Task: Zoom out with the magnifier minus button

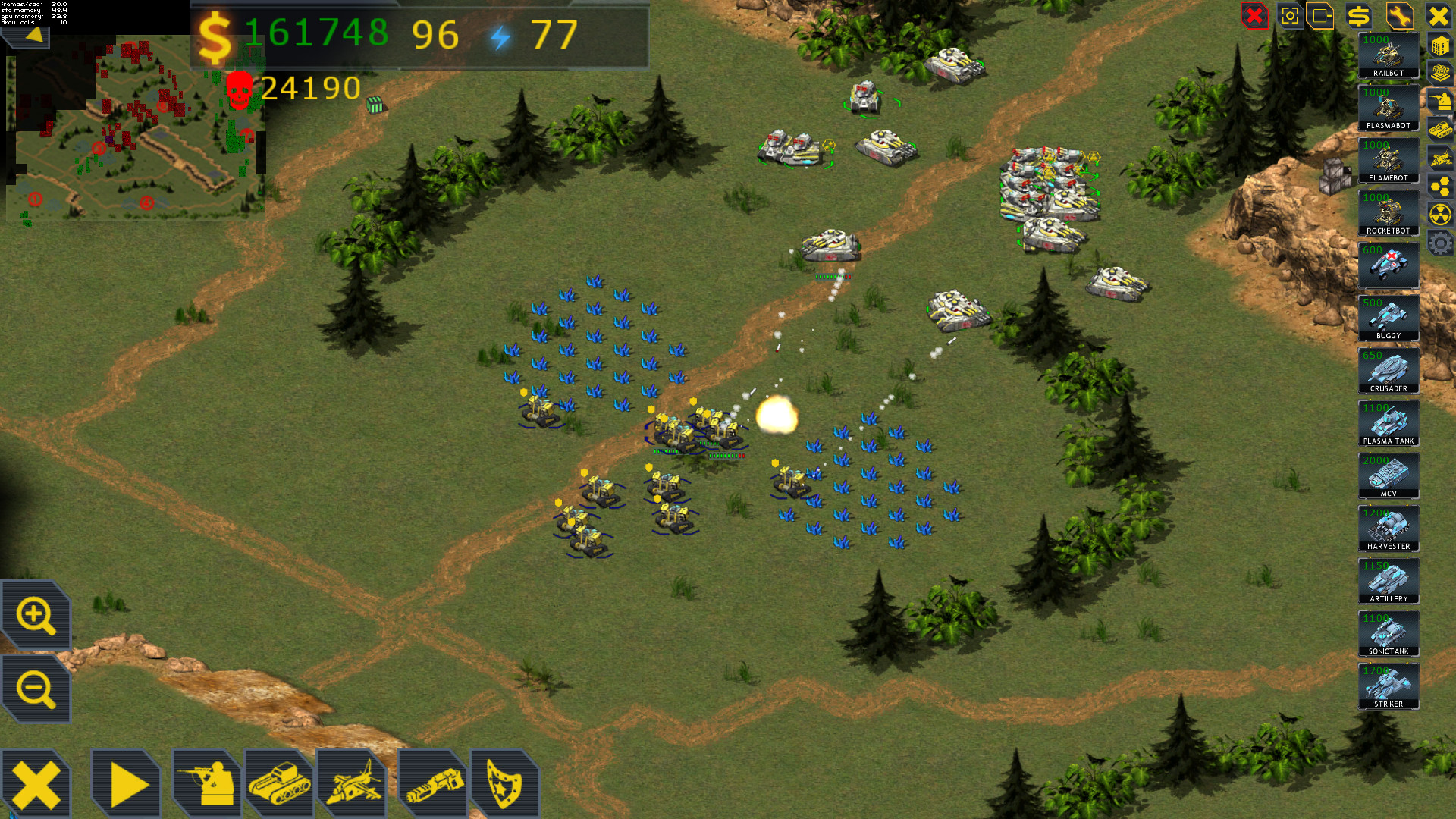Action: pyautogui.click(x=36, y=686)
